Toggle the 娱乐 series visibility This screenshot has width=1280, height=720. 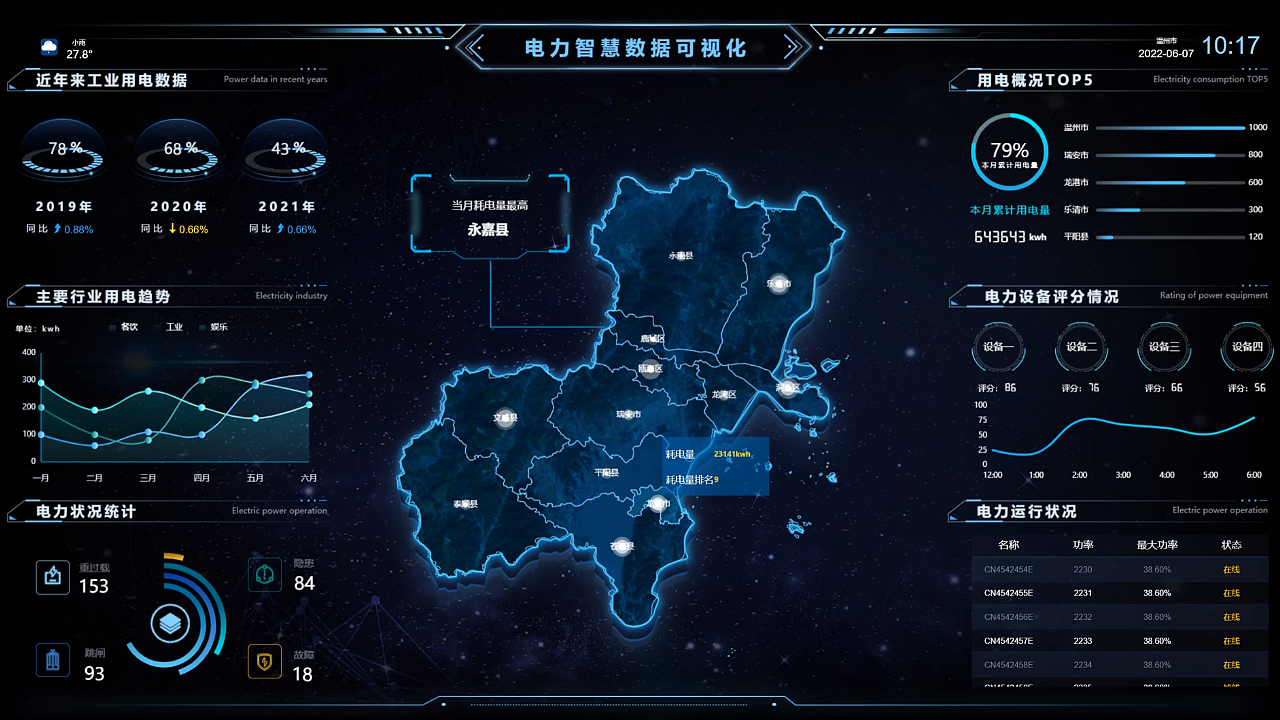(215, 326)
